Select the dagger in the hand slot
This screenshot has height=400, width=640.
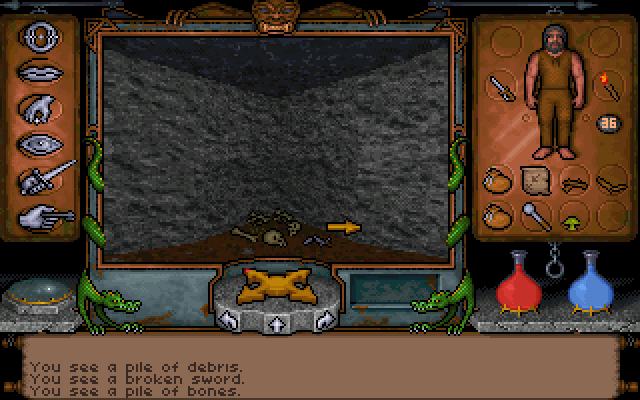499,87
